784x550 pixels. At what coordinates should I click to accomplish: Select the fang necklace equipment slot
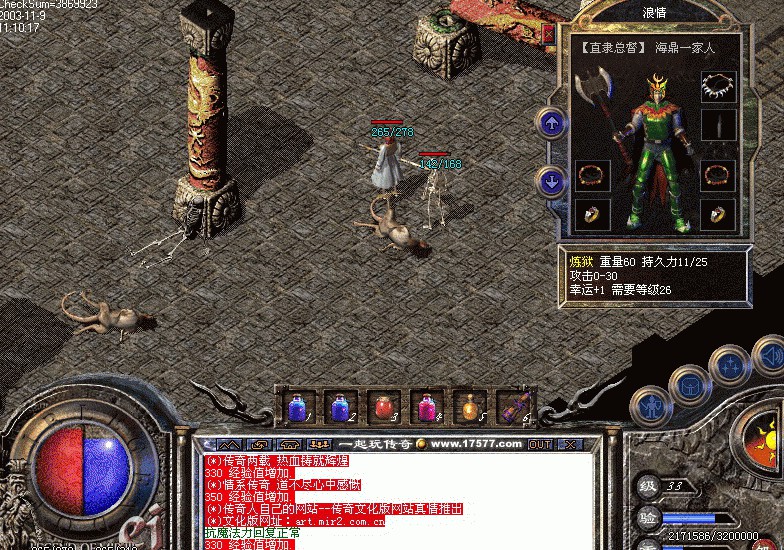coord(718,86)
